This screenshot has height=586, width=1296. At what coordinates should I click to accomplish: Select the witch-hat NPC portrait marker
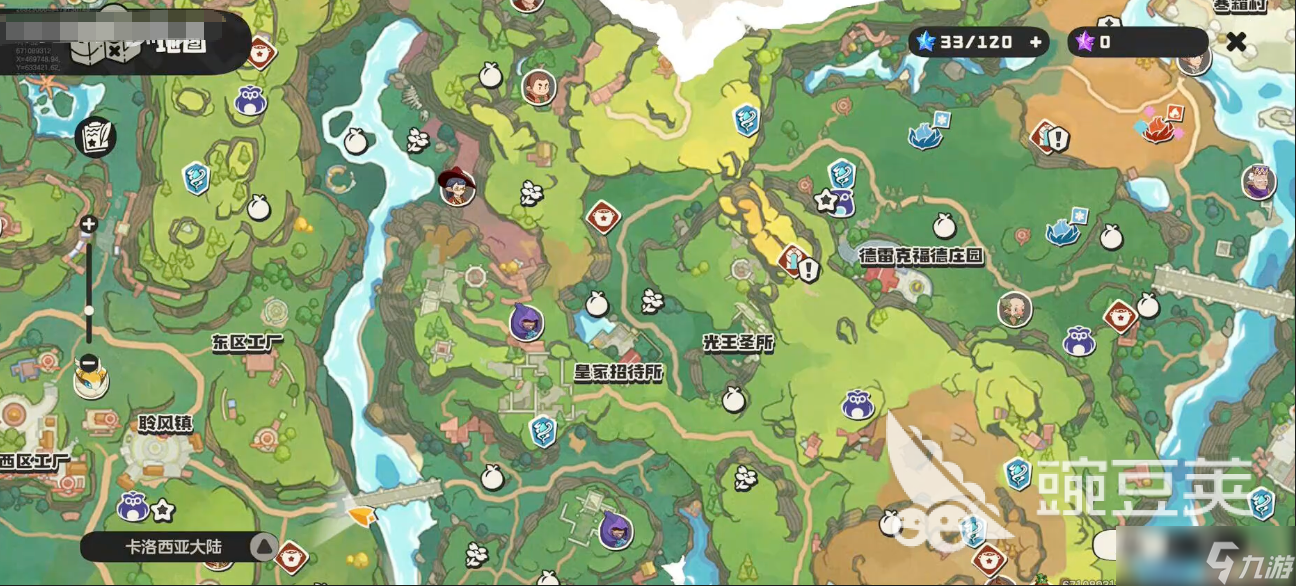click(x=457, y=185)
